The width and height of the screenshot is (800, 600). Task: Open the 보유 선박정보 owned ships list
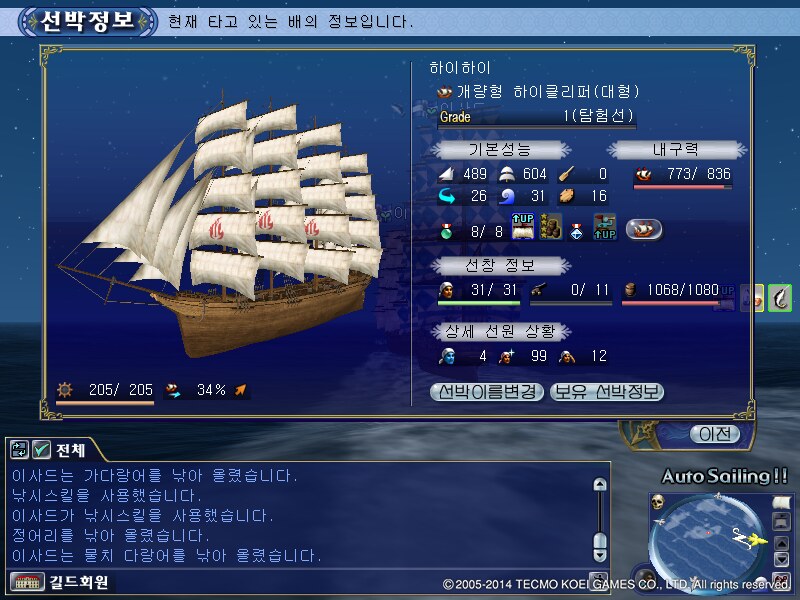click(607, 392)
